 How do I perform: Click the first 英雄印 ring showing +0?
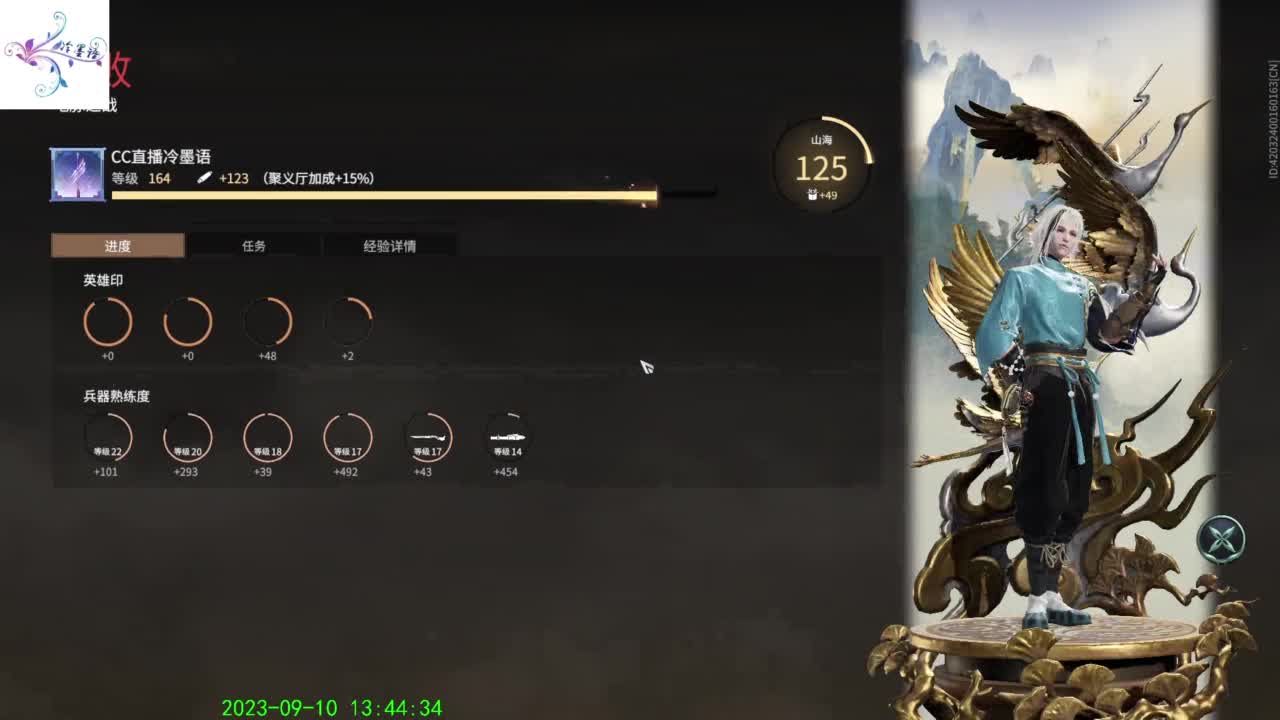(x=107, y=321)
